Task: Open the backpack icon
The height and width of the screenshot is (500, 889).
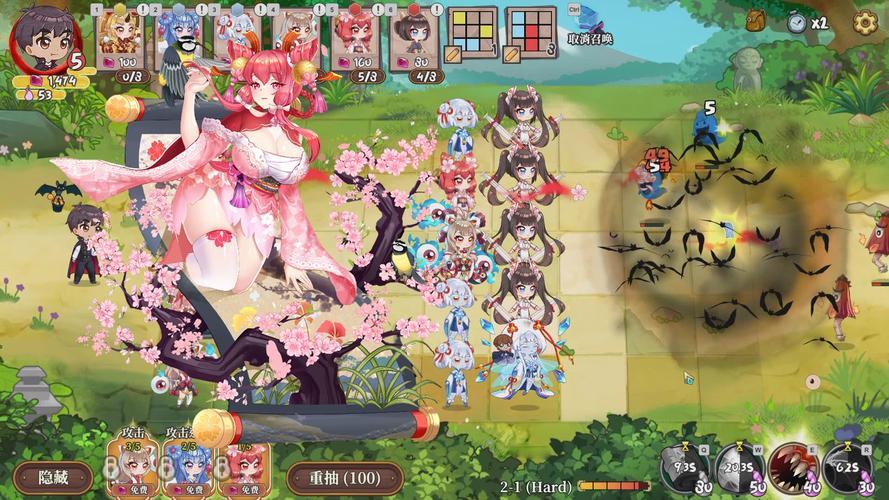Action: click(x=757, y=19)
